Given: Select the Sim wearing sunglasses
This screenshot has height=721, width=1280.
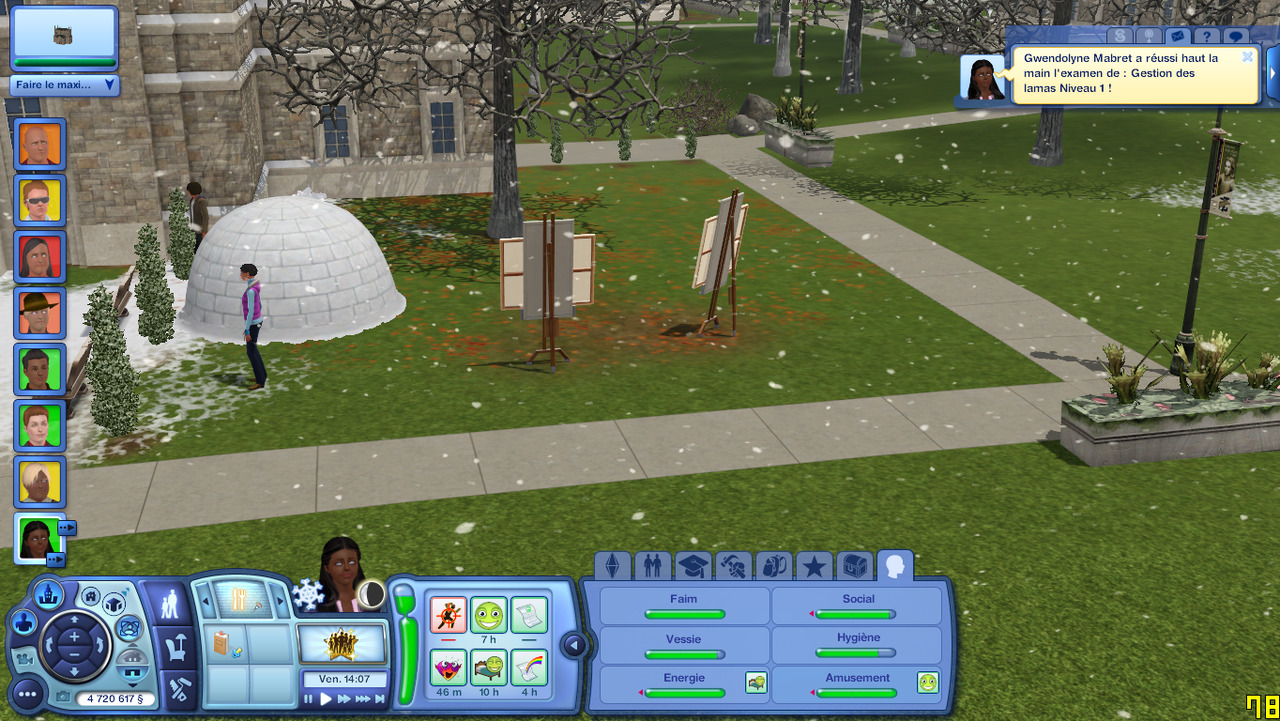Looking at the screenshot, I should click(40, 201).
